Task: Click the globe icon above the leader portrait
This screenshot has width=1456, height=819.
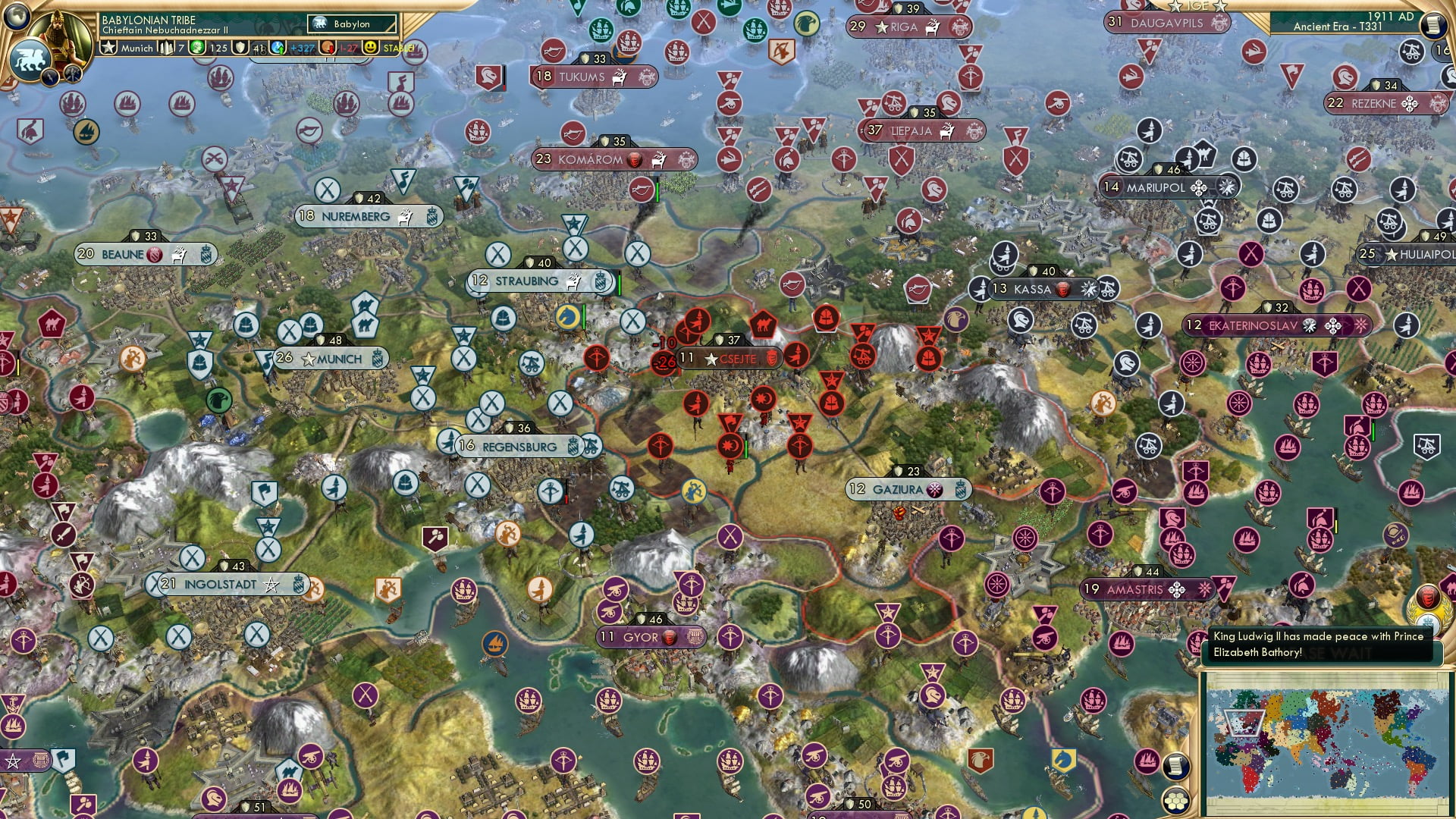Action: [x=15, y=14]
